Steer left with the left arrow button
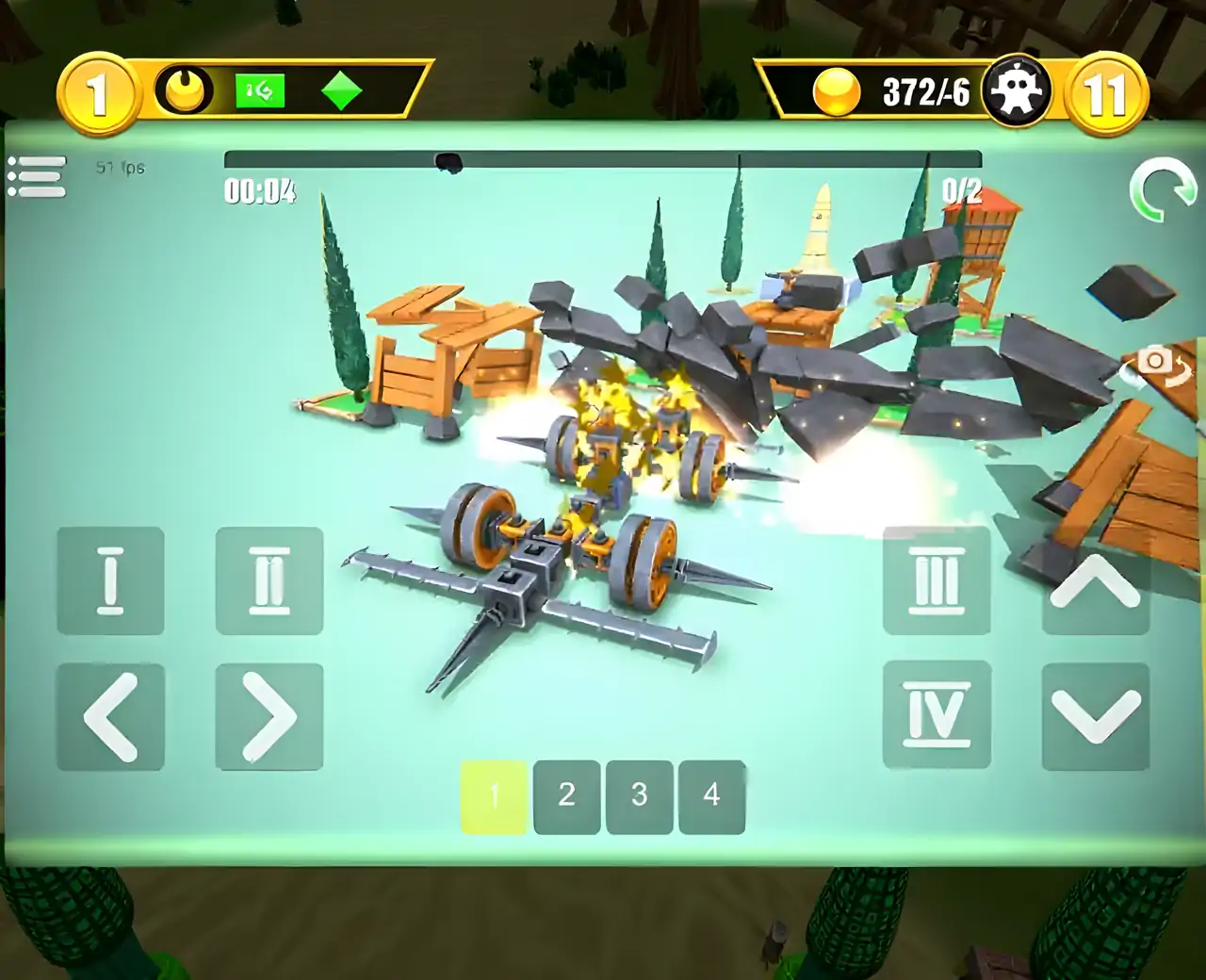This screenshot has height=980, width=1206. pyautogui.click(x=110, y=717)
